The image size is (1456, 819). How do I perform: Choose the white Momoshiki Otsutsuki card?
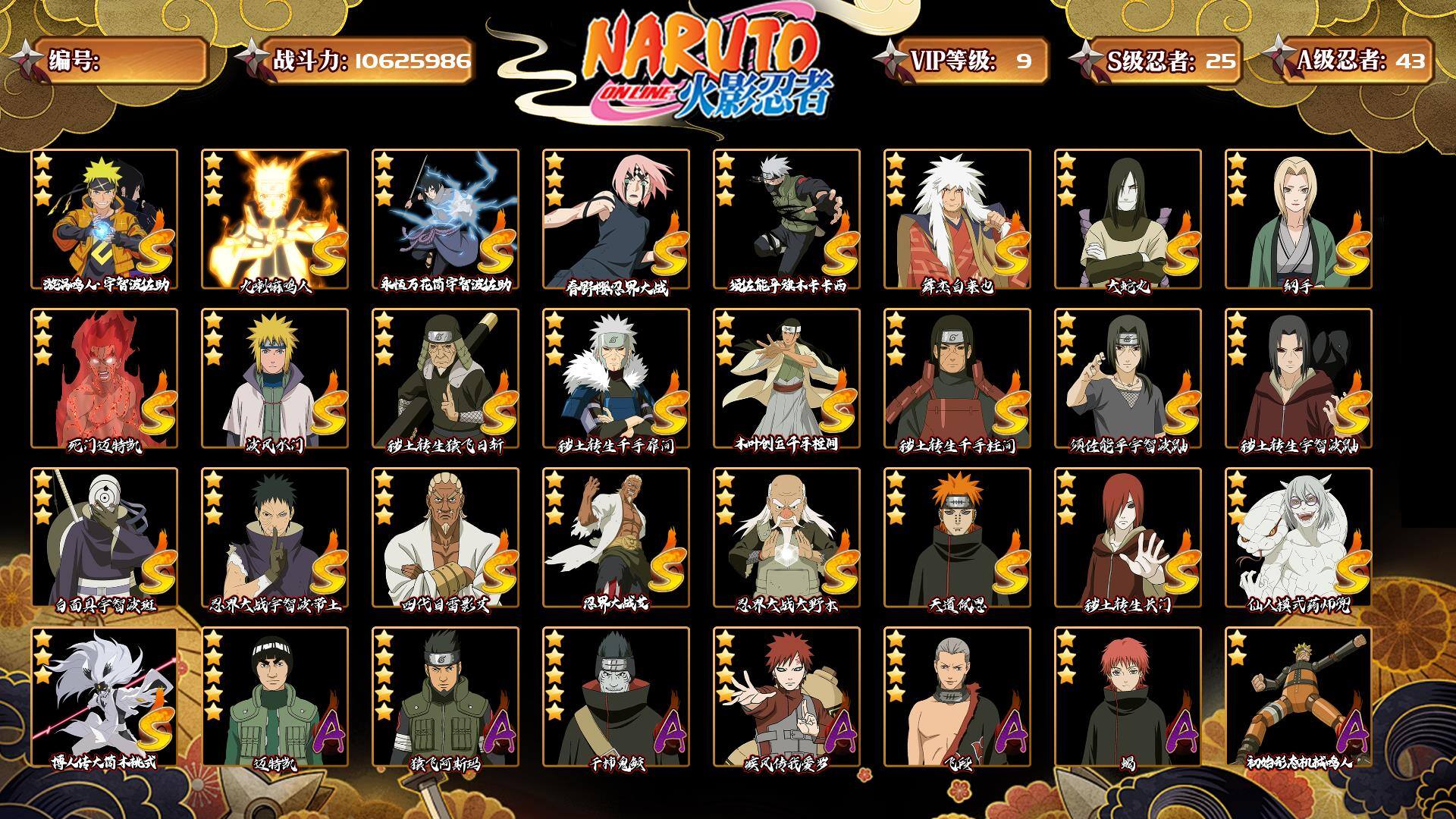coord(104,697)
